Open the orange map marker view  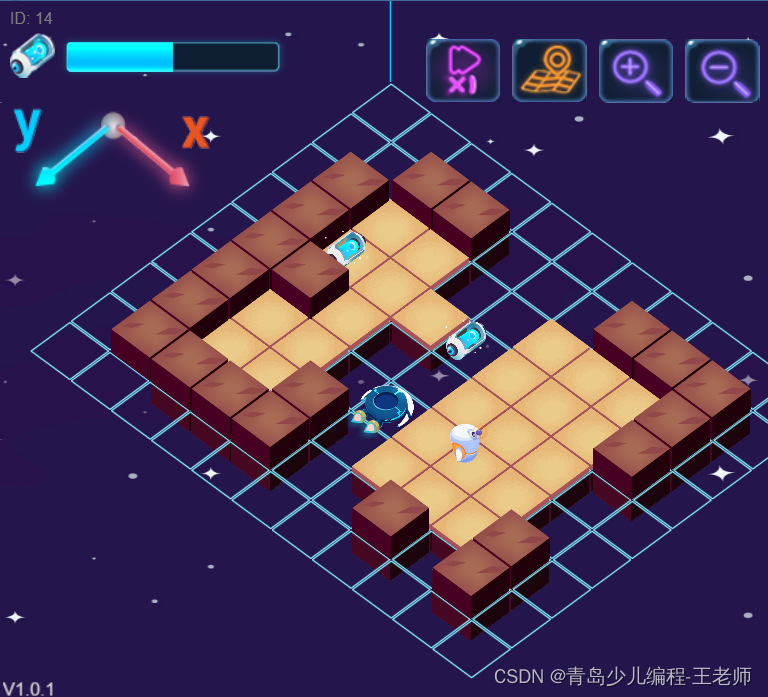pyautogui.click(x=549, y=71)
